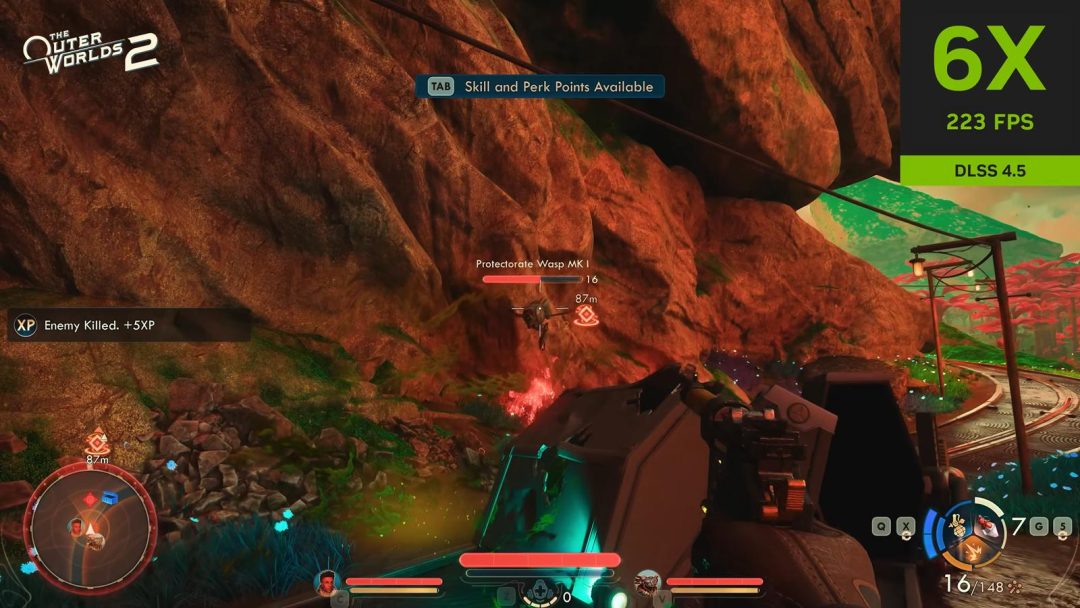Image resolution: width=1080 pixels, height=608 pixels.
Task: Select the blue chest marker on minimap
Action: (x=110, y=497)
